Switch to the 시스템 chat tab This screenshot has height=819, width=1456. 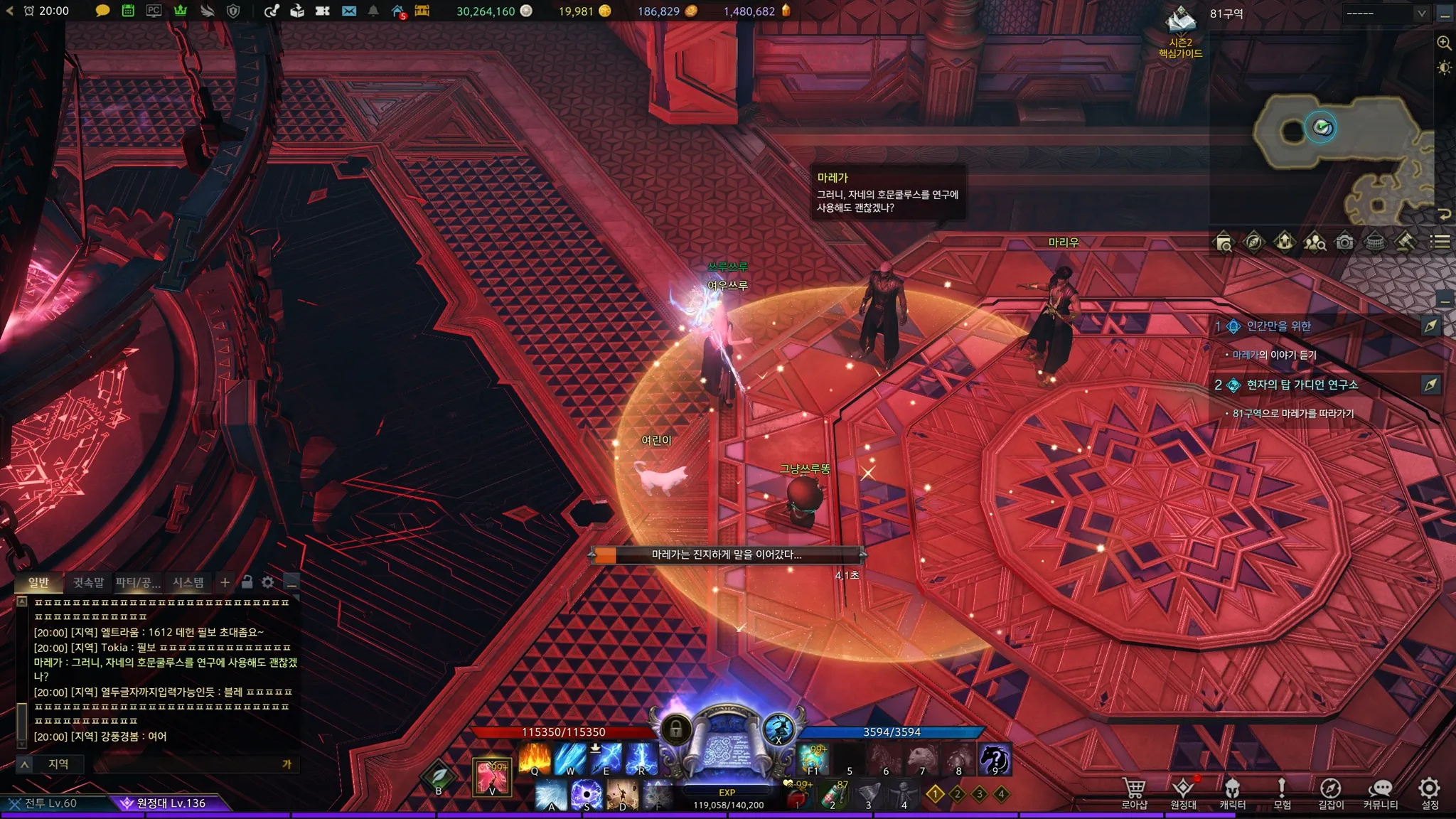click(188, 583)
